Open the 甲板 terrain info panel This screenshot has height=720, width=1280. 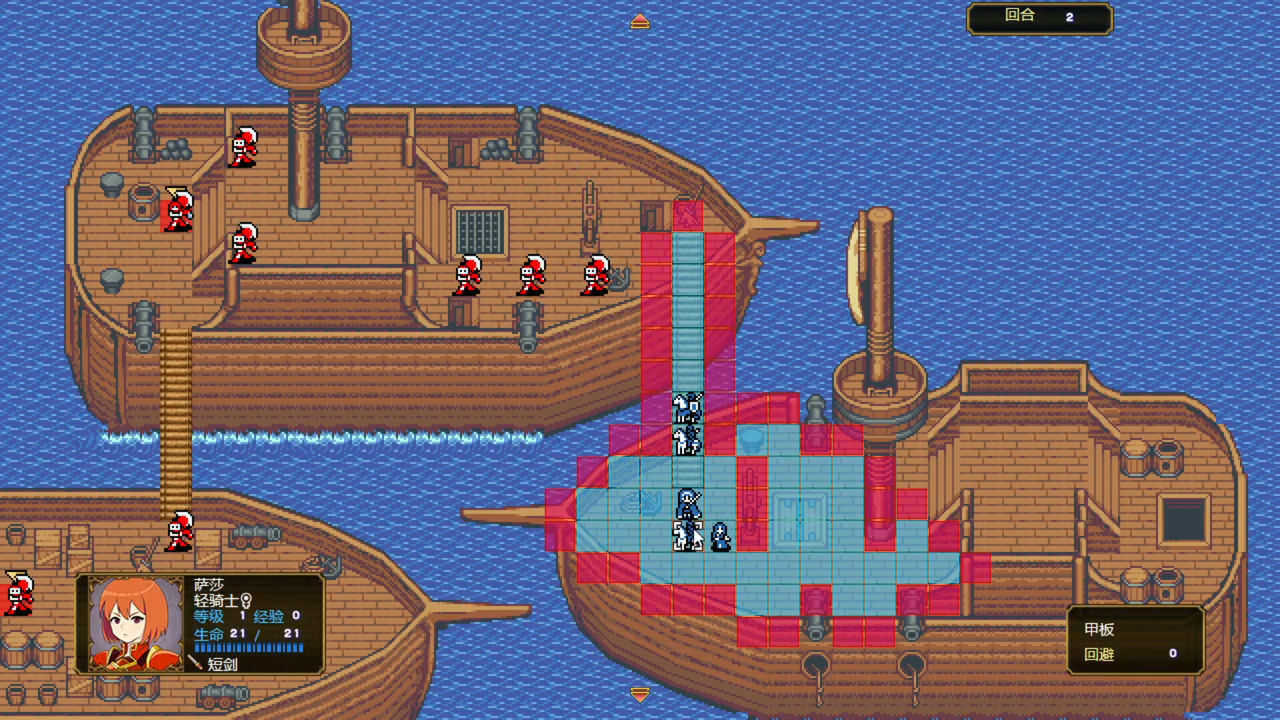pos(1134,640)
